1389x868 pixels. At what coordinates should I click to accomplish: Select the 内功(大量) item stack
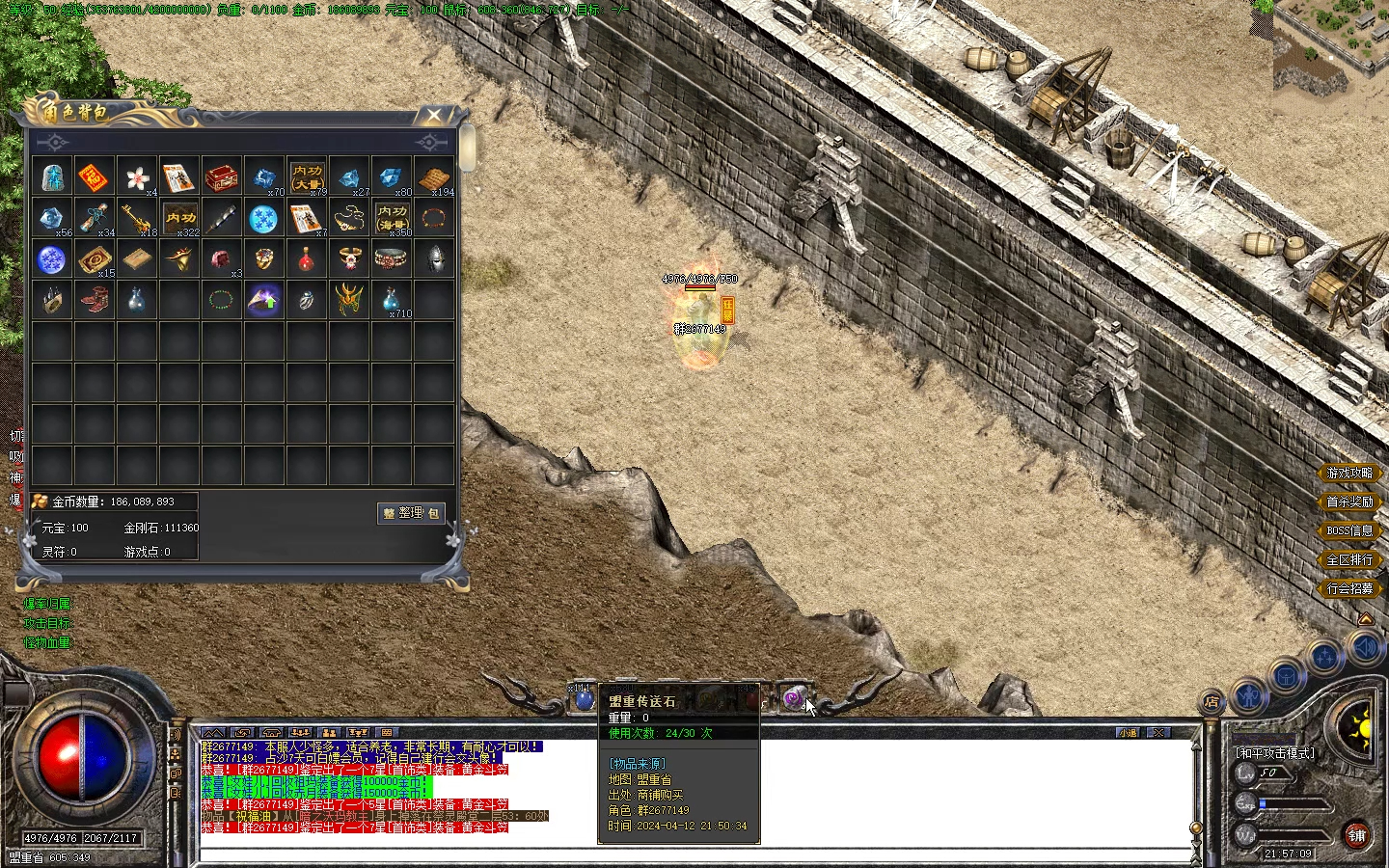click(x=307, y=177)
